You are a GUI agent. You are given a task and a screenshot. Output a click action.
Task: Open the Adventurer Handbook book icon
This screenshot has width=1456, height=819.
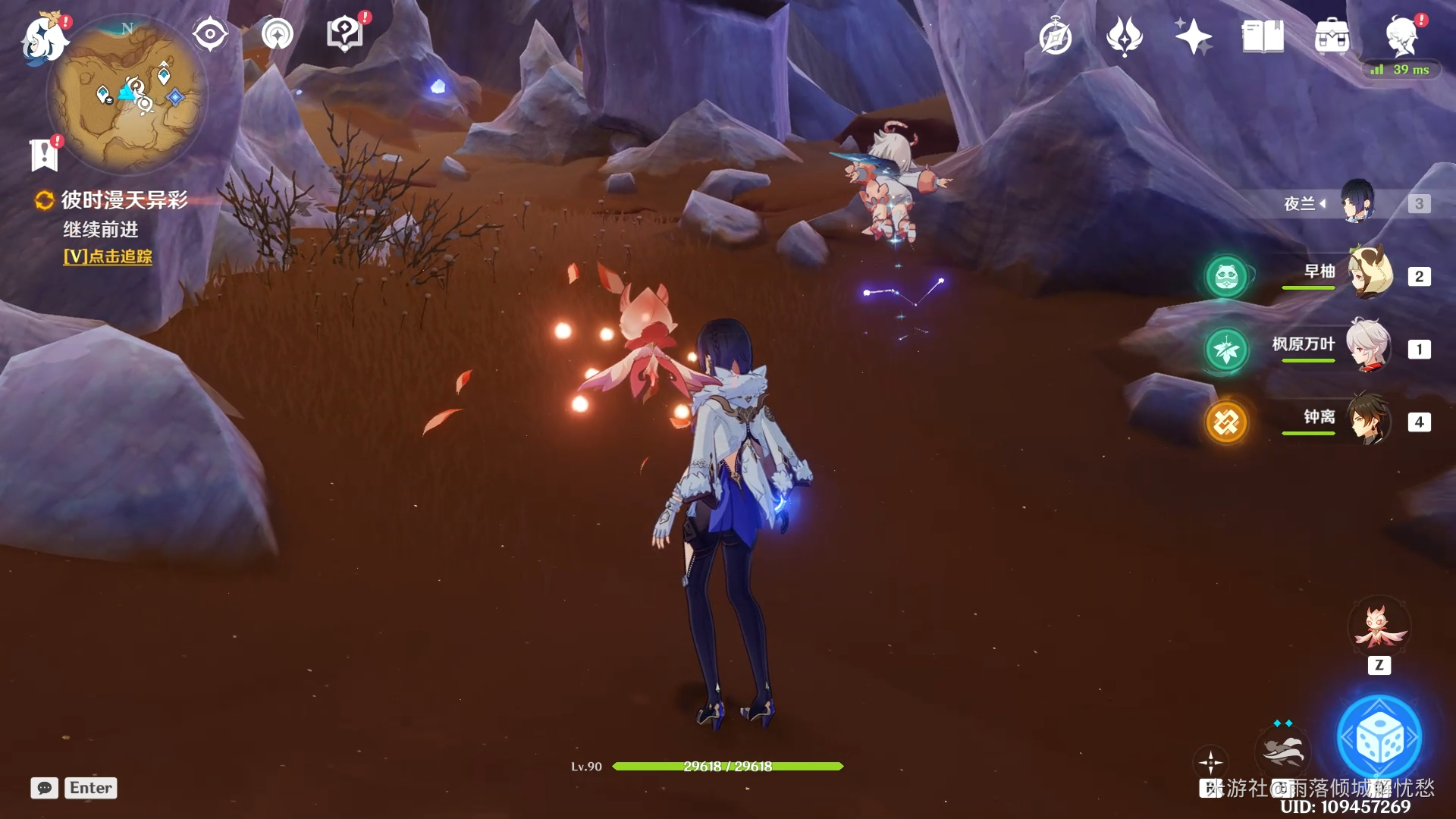click(x=1263, y=36)
